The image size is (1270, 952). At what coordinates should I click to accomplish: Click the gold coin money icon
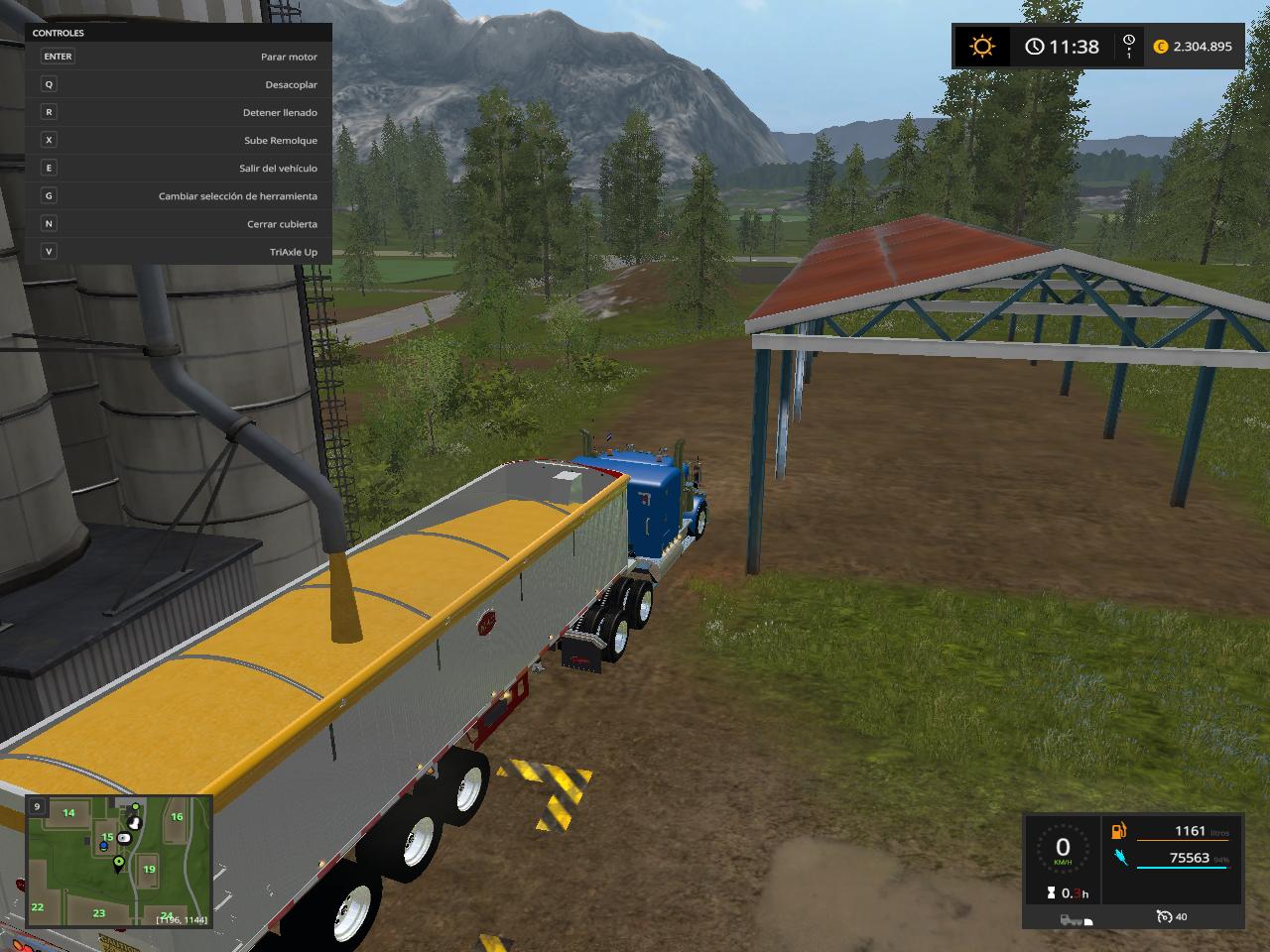click(x=1161, y=47)
